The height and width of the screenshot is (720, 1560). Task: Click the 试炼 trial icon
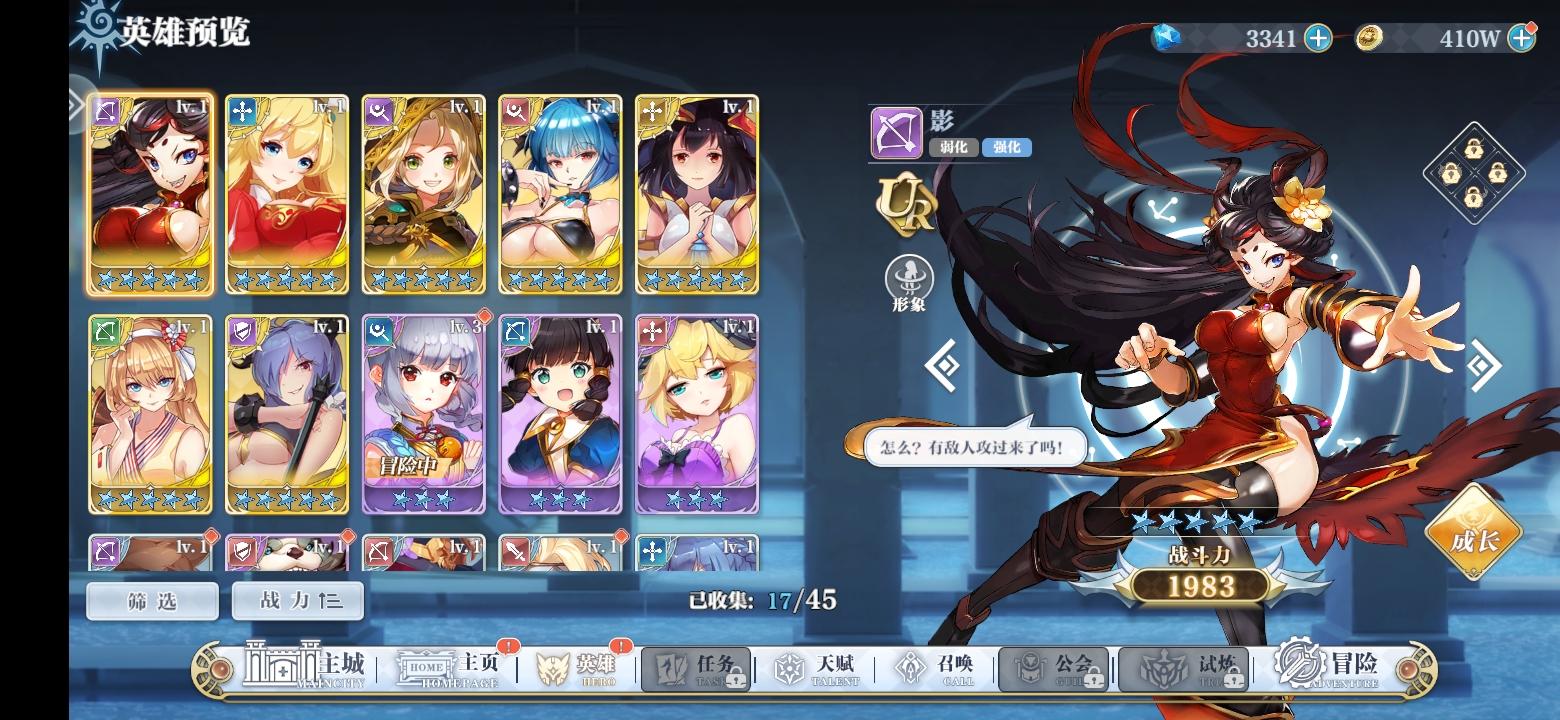click(x=1185, y=665)
